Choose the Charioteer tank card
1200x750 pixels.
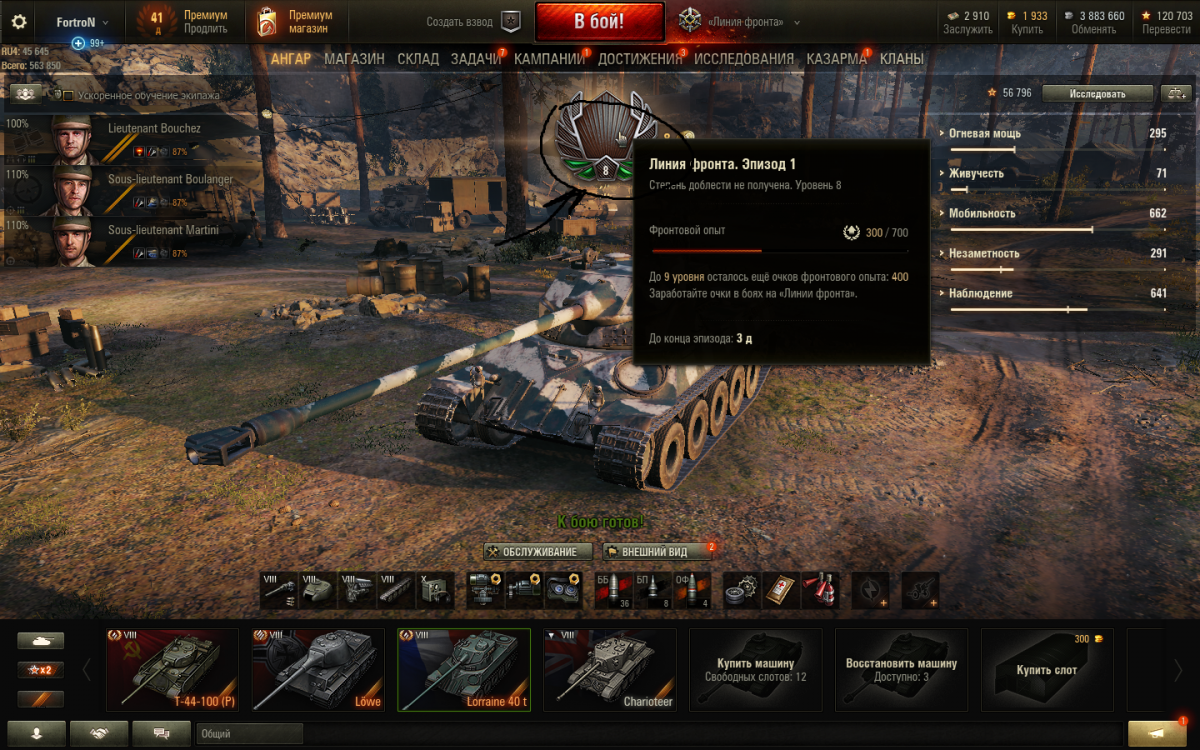click(x=610, y=669)
